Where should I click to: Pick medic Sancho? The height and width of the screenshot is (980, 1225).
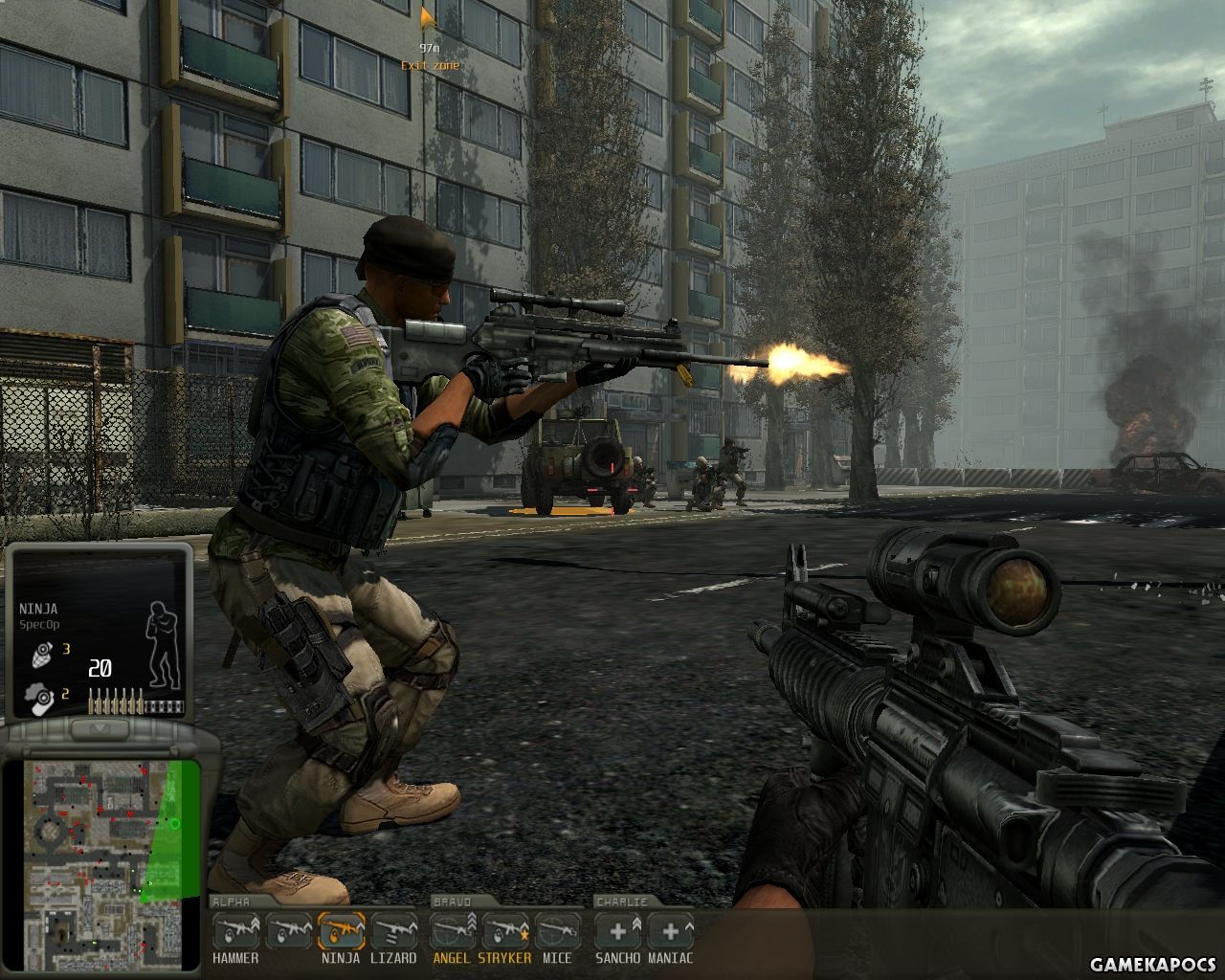click(618, 931)
